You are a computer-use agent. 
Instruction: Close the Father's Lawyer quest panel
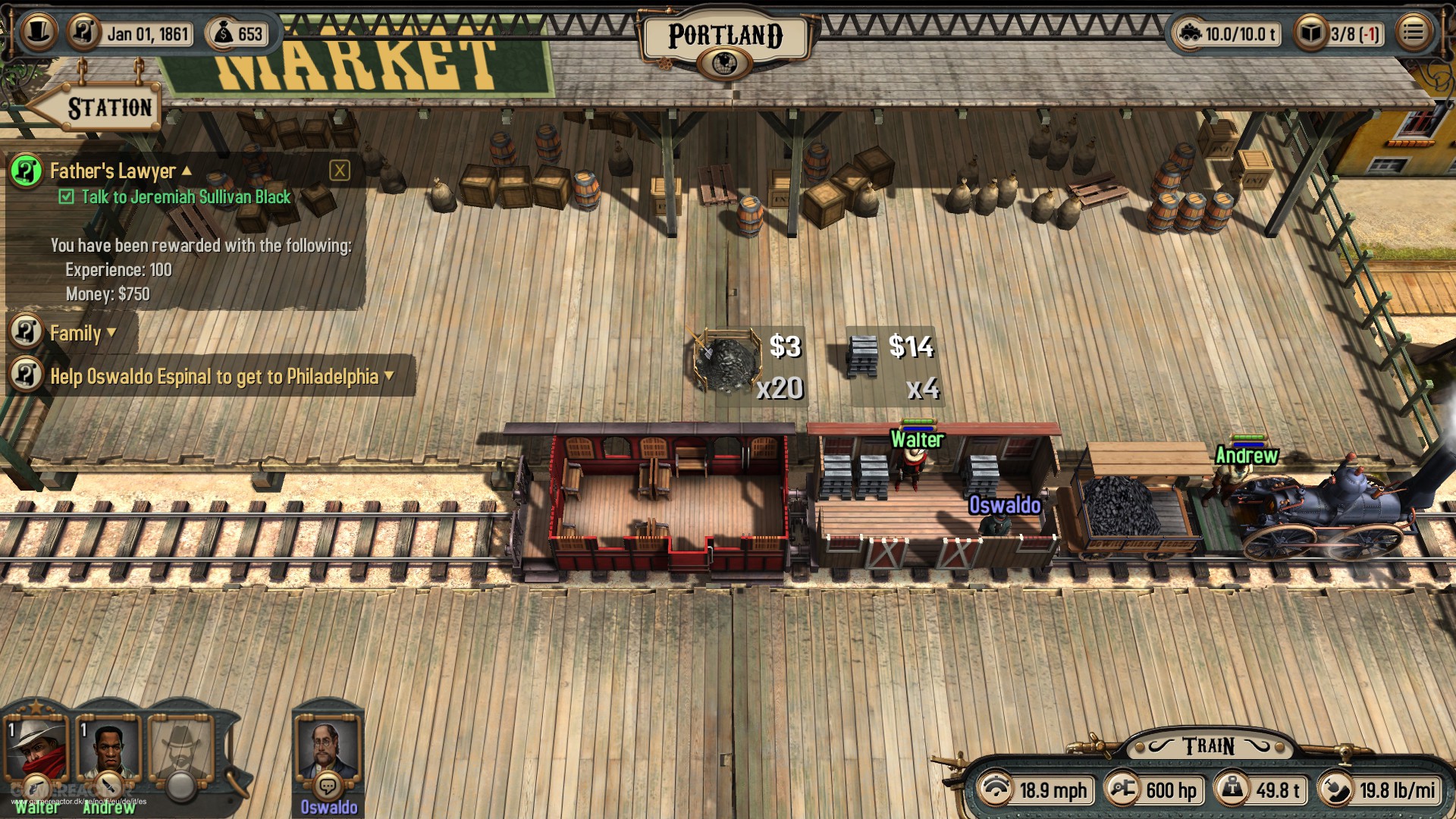(x=340, y=171)
